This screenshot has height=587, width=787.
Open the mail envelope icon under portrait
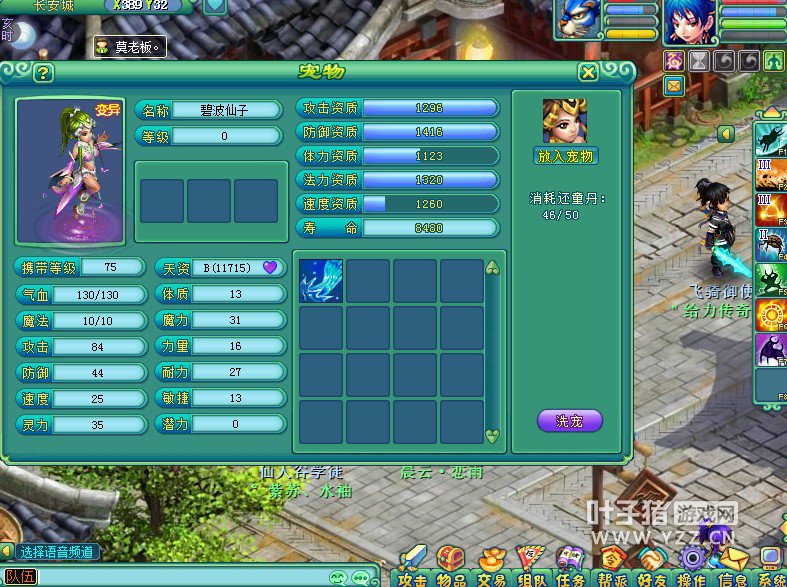[674, 85]
